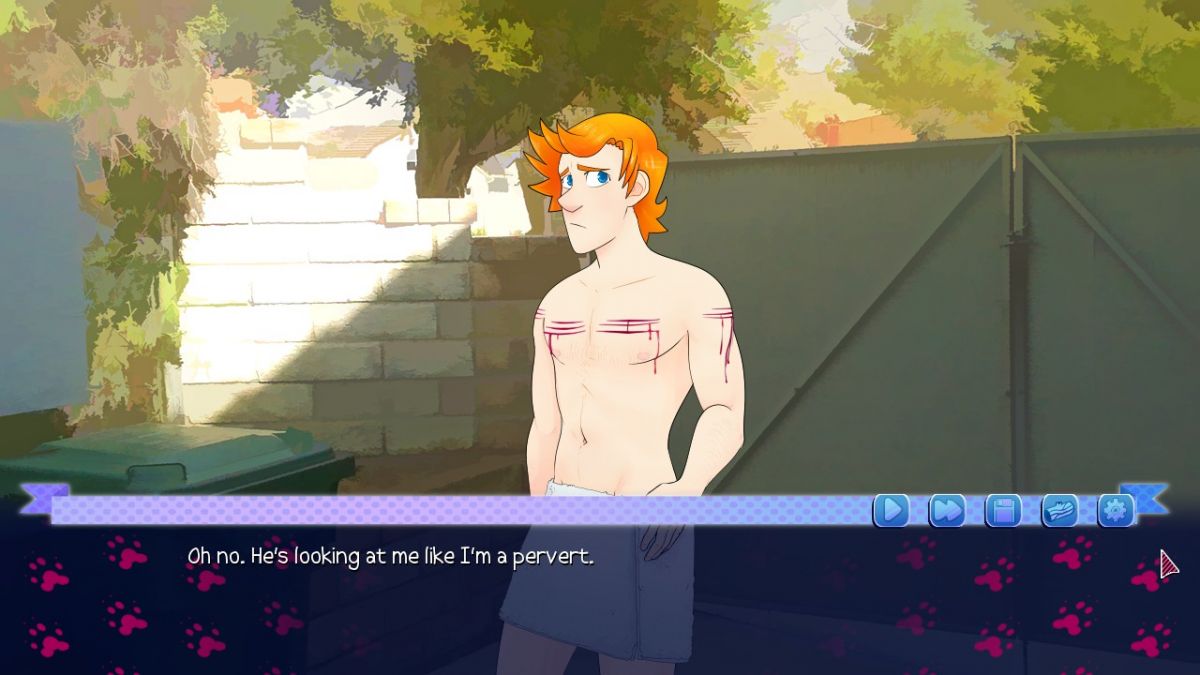Open settings with the gear icon
This screenshot has height=675, width=1200.
click(x=1115, y=510)
